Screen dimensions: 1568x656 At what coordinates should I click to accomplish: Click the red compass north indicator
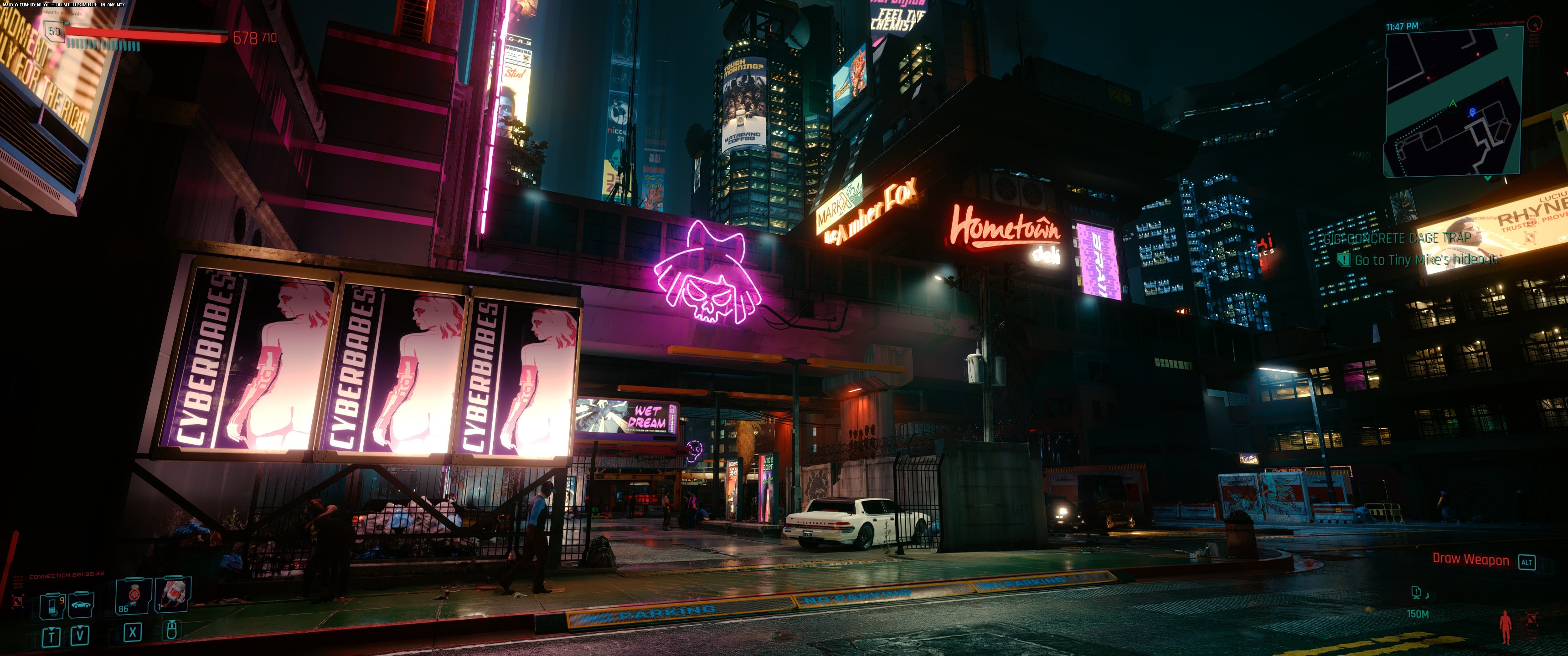(1535, 24)
